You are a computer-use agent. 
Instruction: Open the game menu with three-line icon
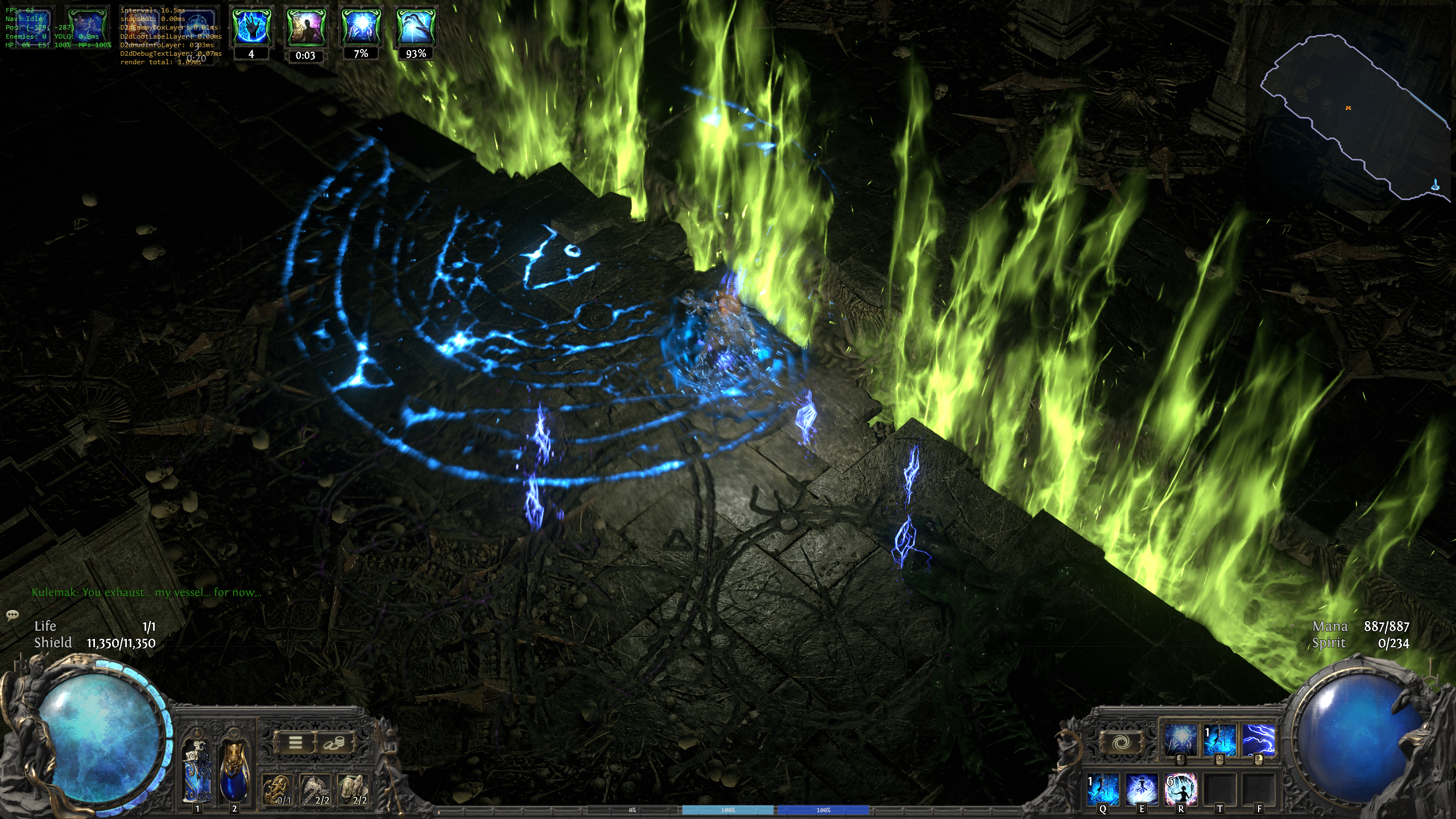(x=295, y=742)
